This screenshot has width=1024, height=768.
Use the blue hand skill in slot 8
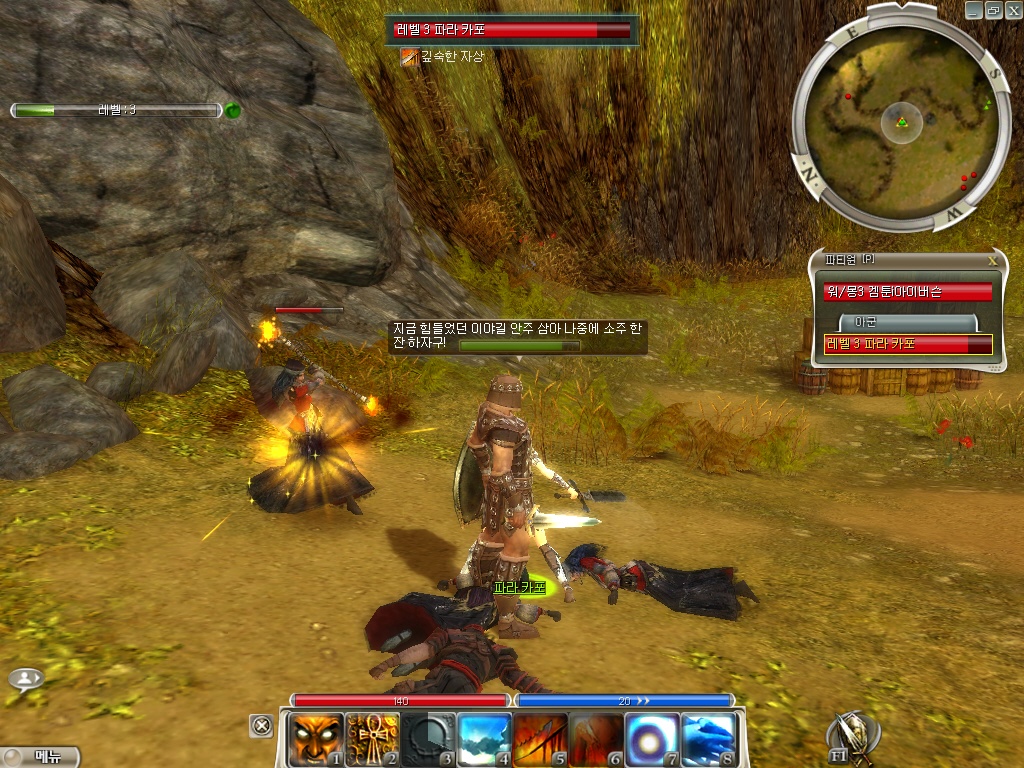[x=709, y=739]
